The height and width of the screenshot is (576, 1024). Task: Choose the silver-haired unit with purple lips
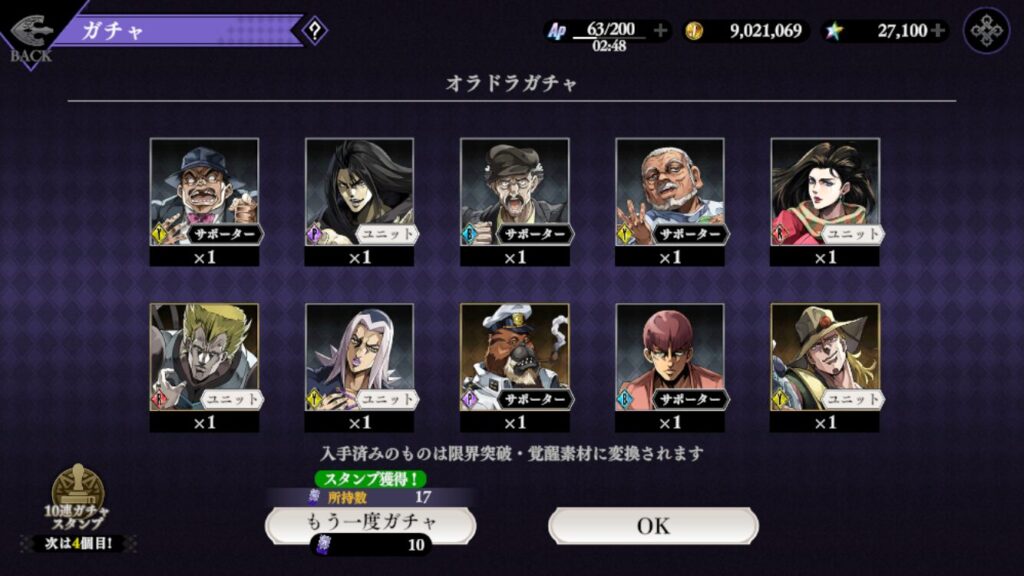click(x=359, y=358)
